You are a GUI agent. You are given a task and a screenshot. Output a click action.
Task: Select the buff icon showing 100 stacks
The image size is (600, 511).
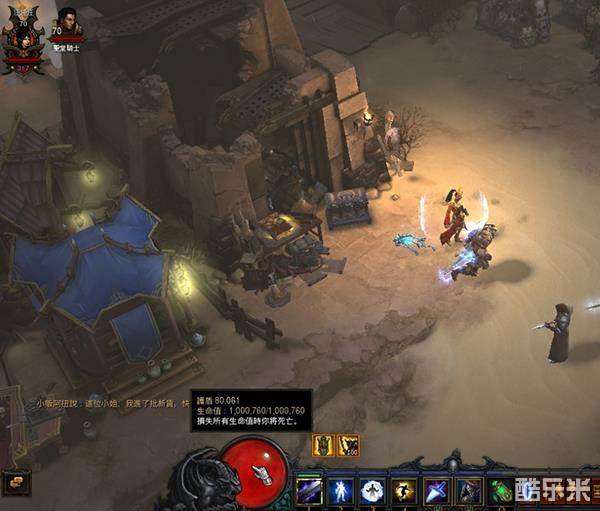coord(348,445)
